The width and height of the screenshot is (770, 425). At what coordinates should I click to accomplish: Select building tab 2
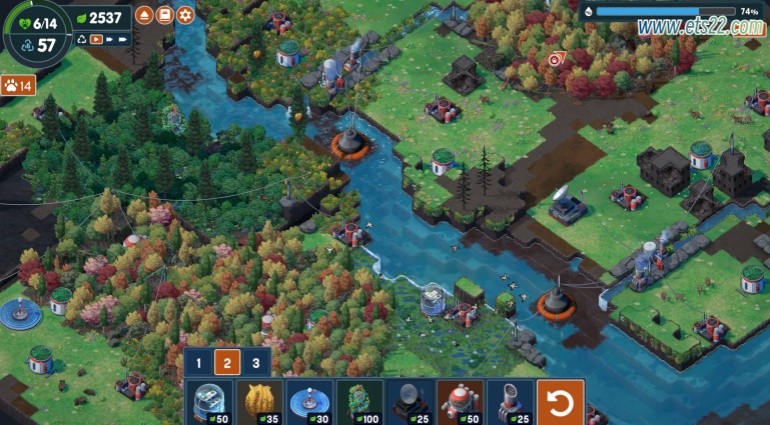tap(227, 364)
